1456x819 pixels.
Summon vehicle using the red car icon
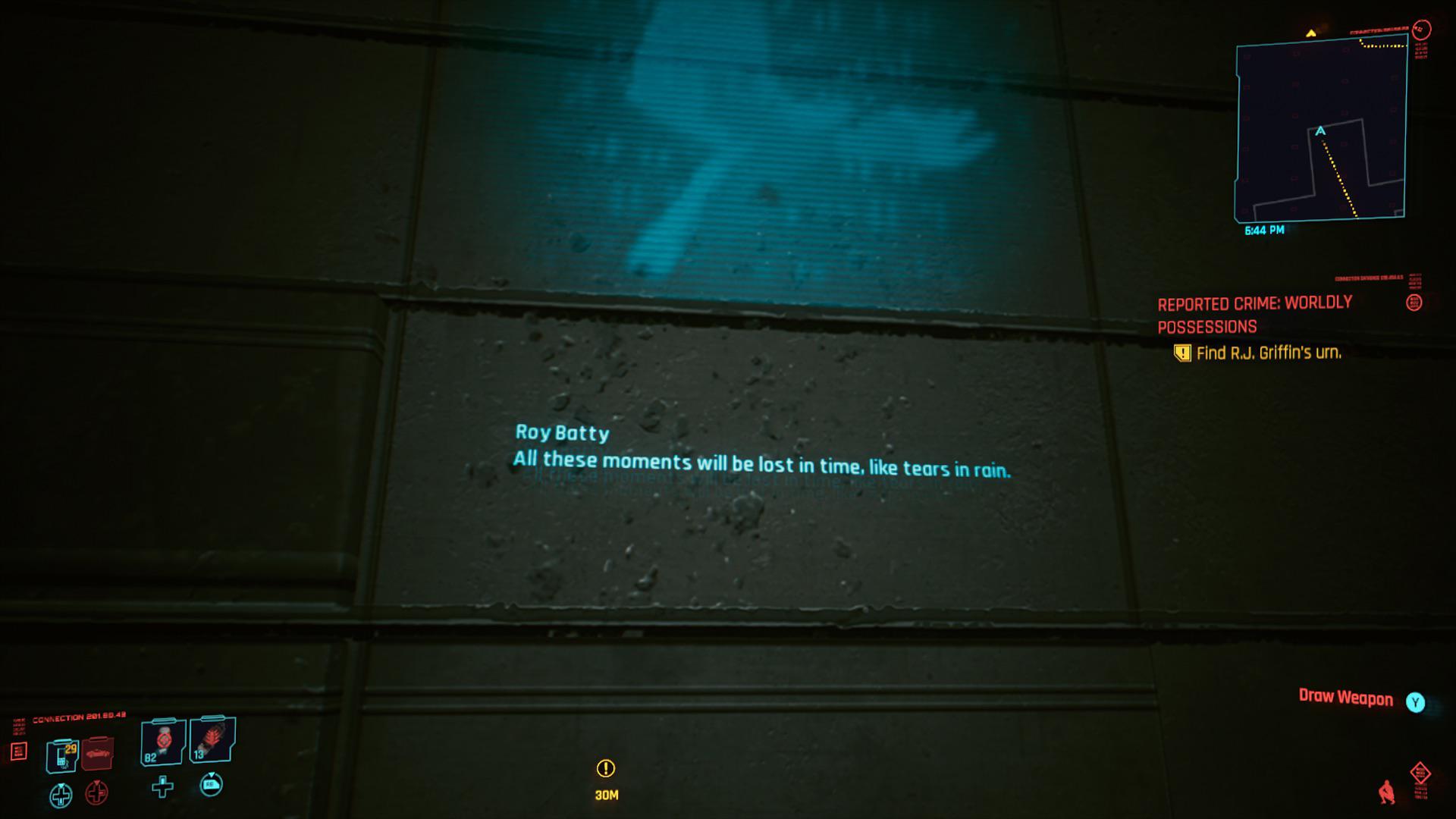click(97, 754)
